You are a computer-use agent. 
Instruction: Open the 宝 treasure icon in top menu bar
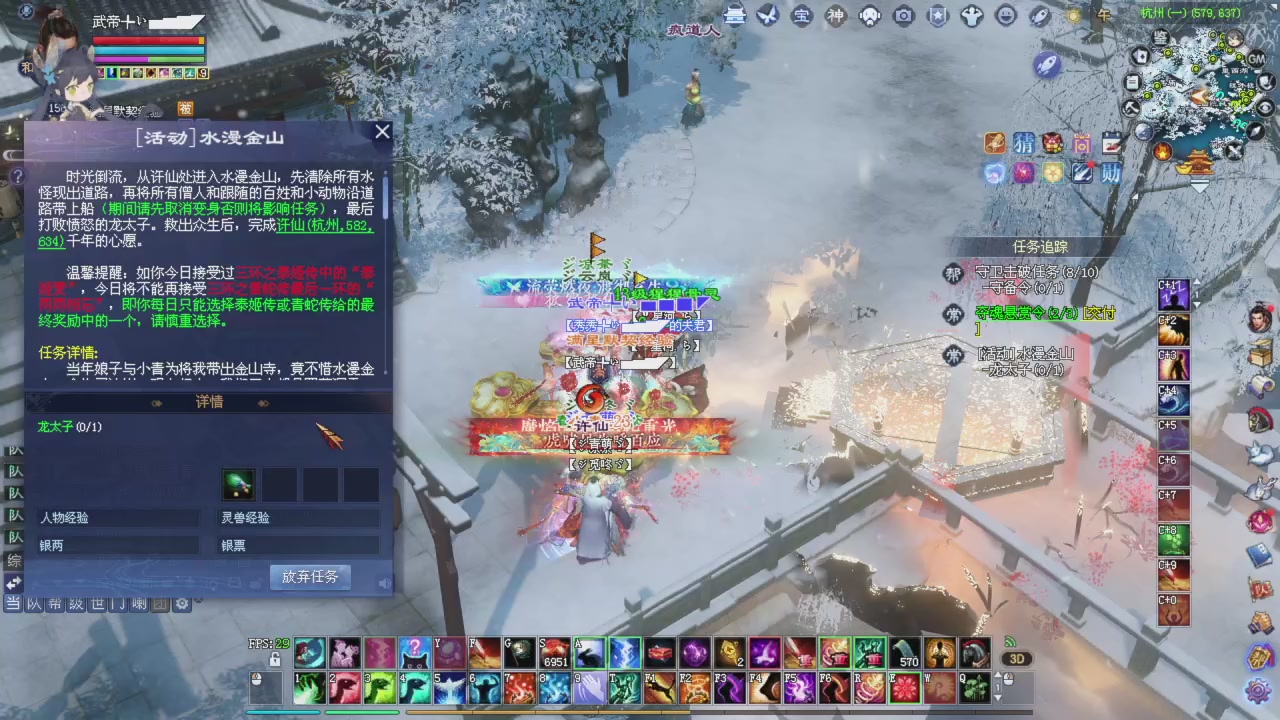801,16
